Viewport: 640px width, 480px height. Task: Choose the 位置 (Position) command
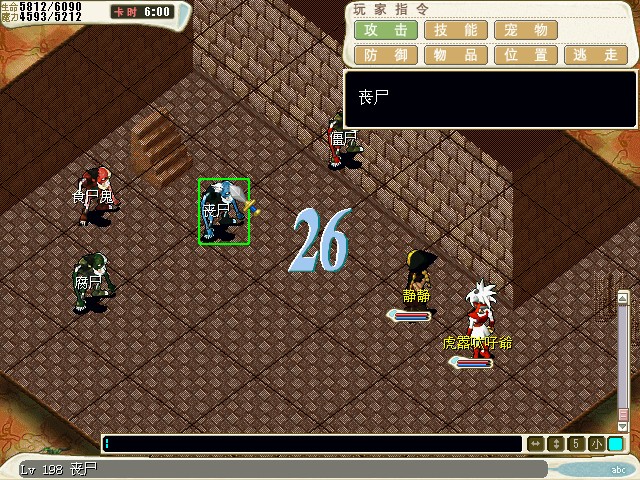[526, 55]
